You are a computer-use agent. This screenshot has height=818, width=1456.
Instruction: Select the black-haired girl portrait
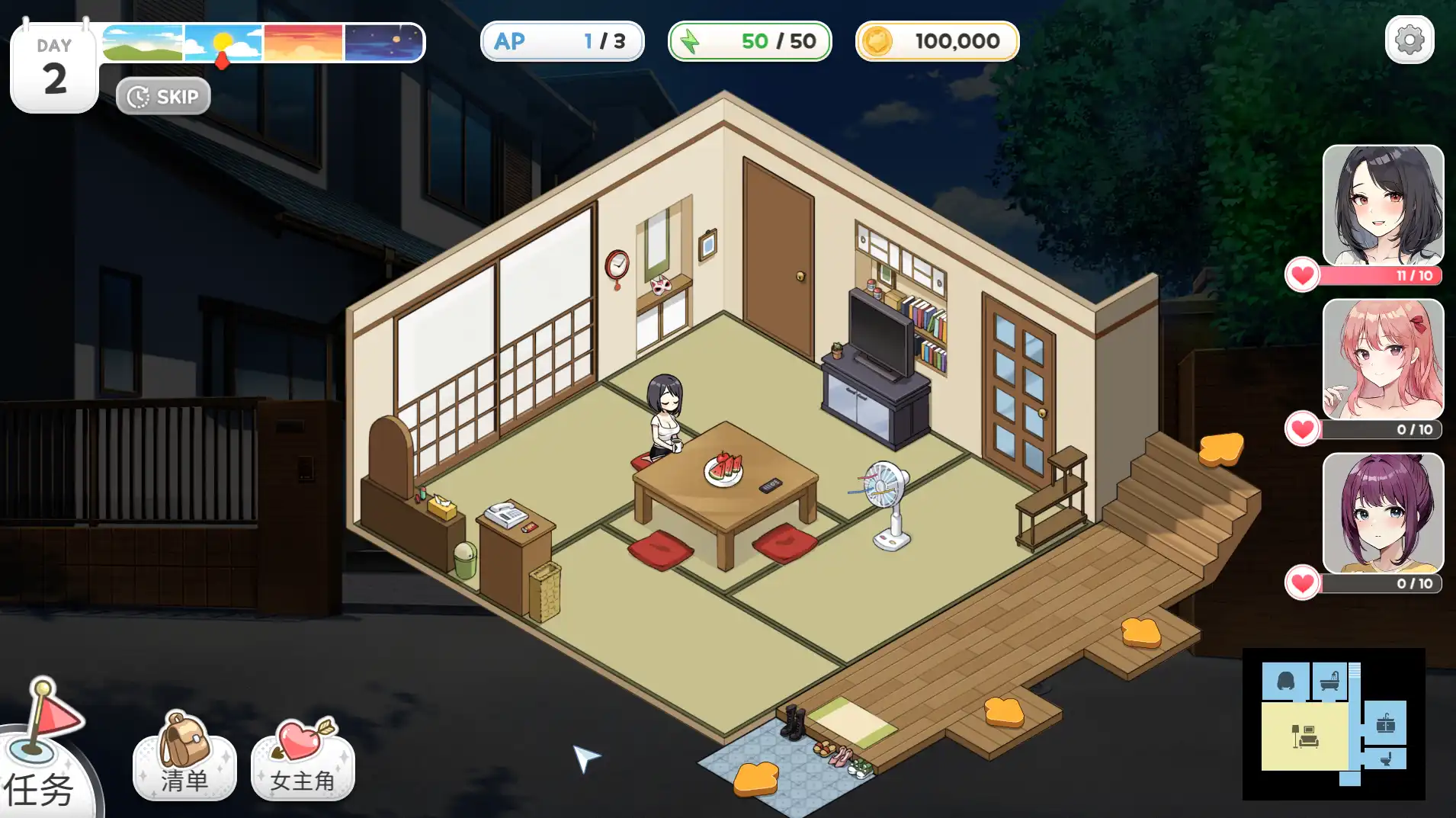click(1383, 206)
